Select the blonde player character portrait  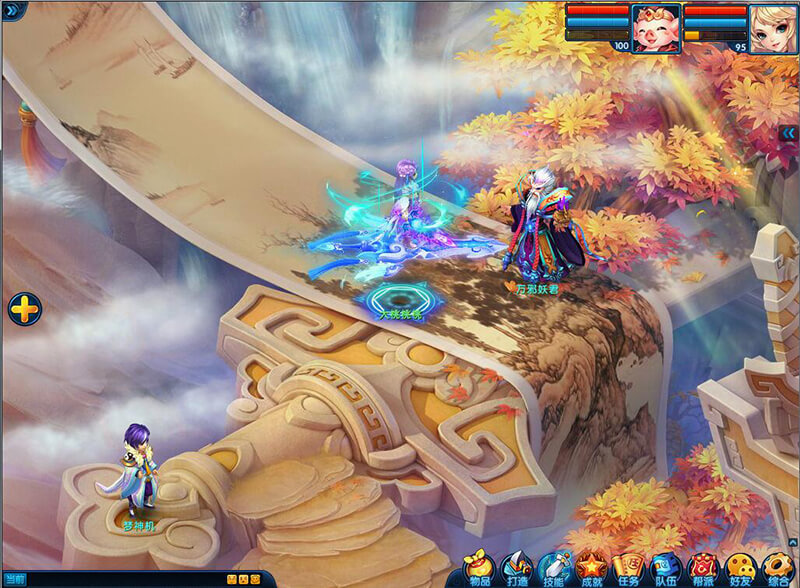(773, 23)
